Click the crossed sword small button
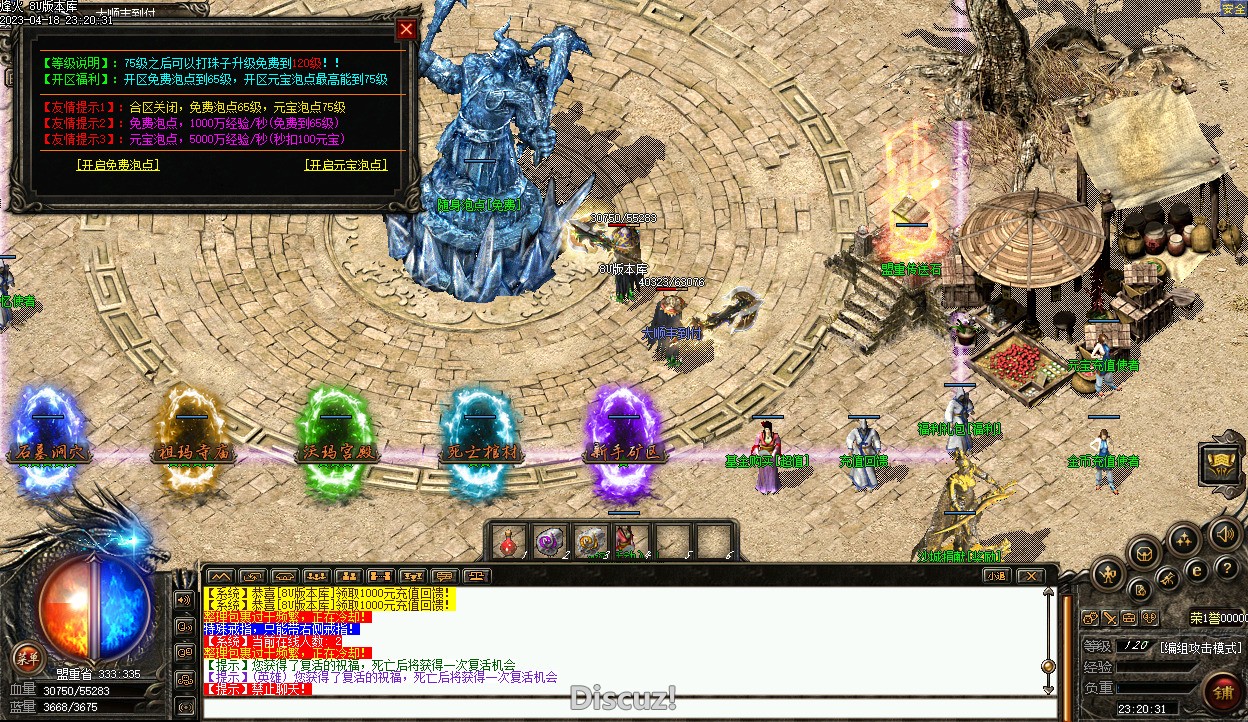1248x722 pixels. tap(1167, 577)
